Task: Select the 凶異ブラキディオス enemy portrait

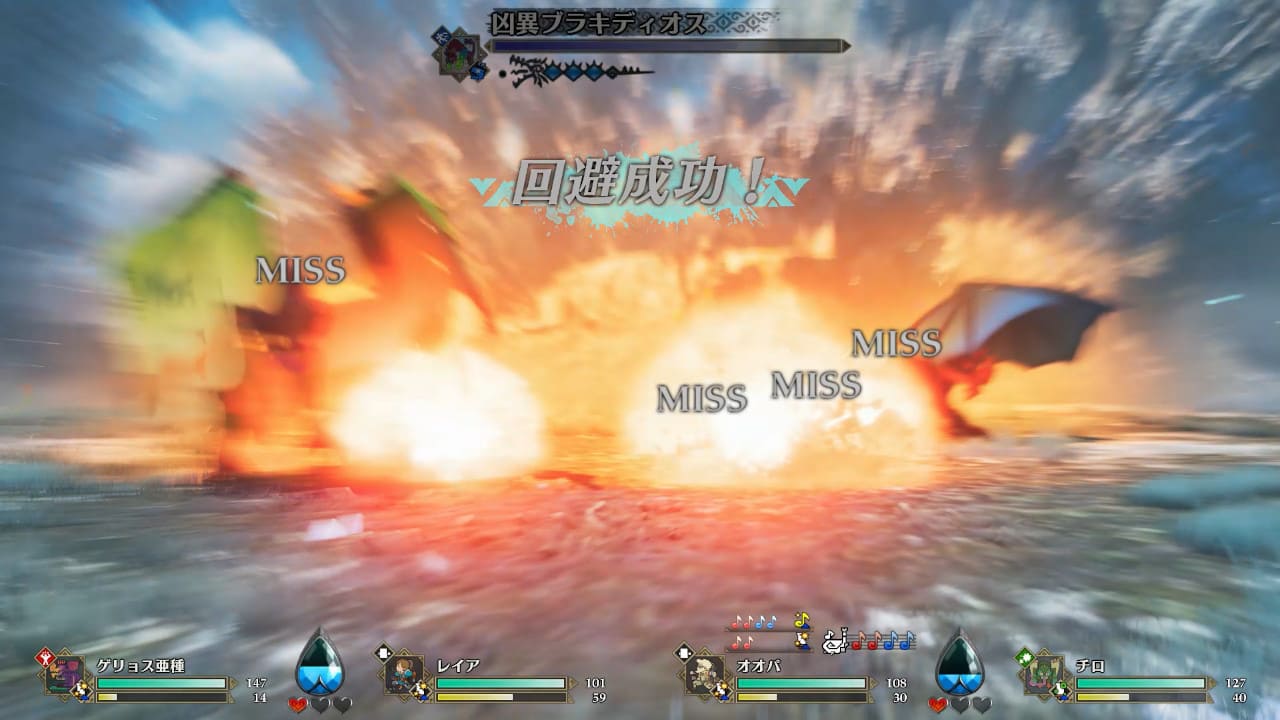Action: click(460, 51)
